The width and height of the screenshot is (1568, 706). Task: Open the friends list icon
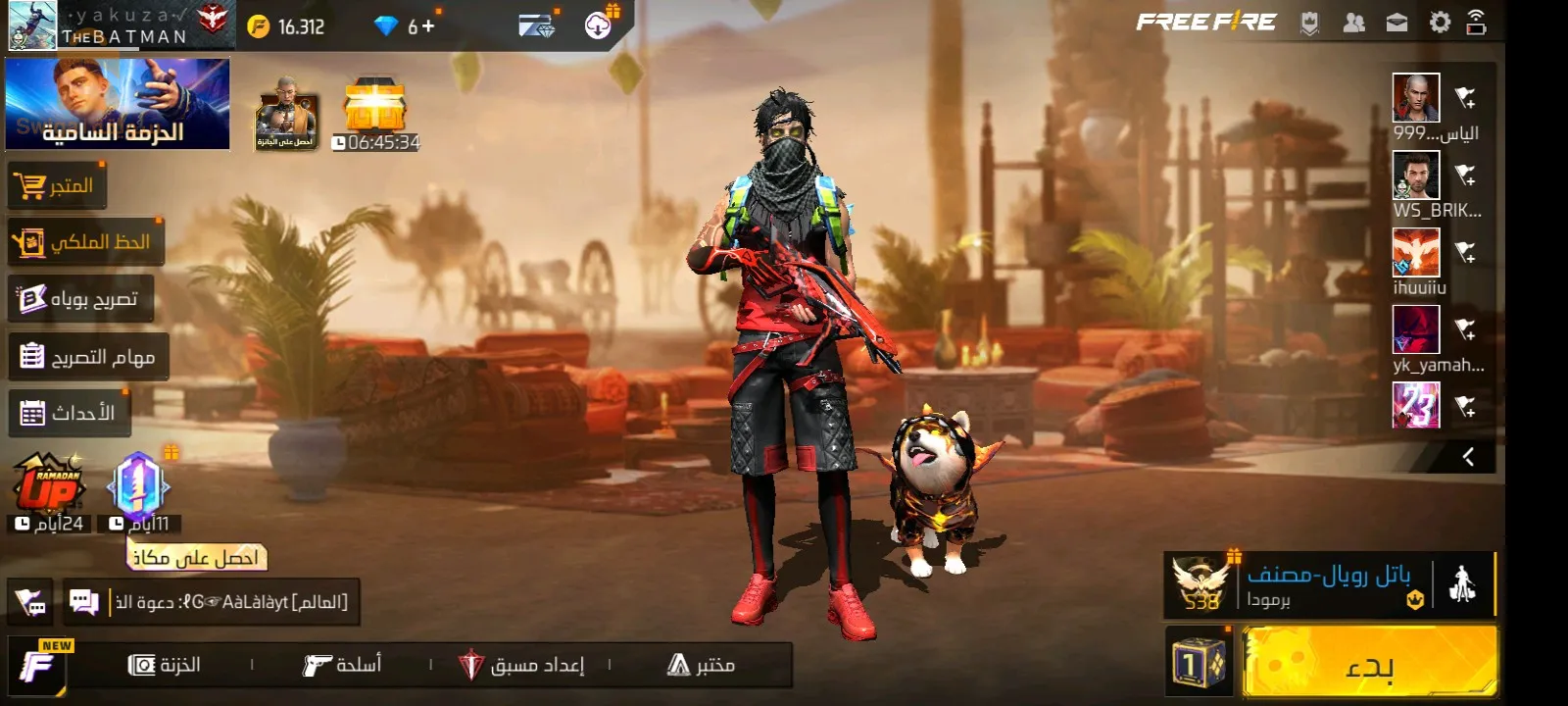click(1353, 23)
